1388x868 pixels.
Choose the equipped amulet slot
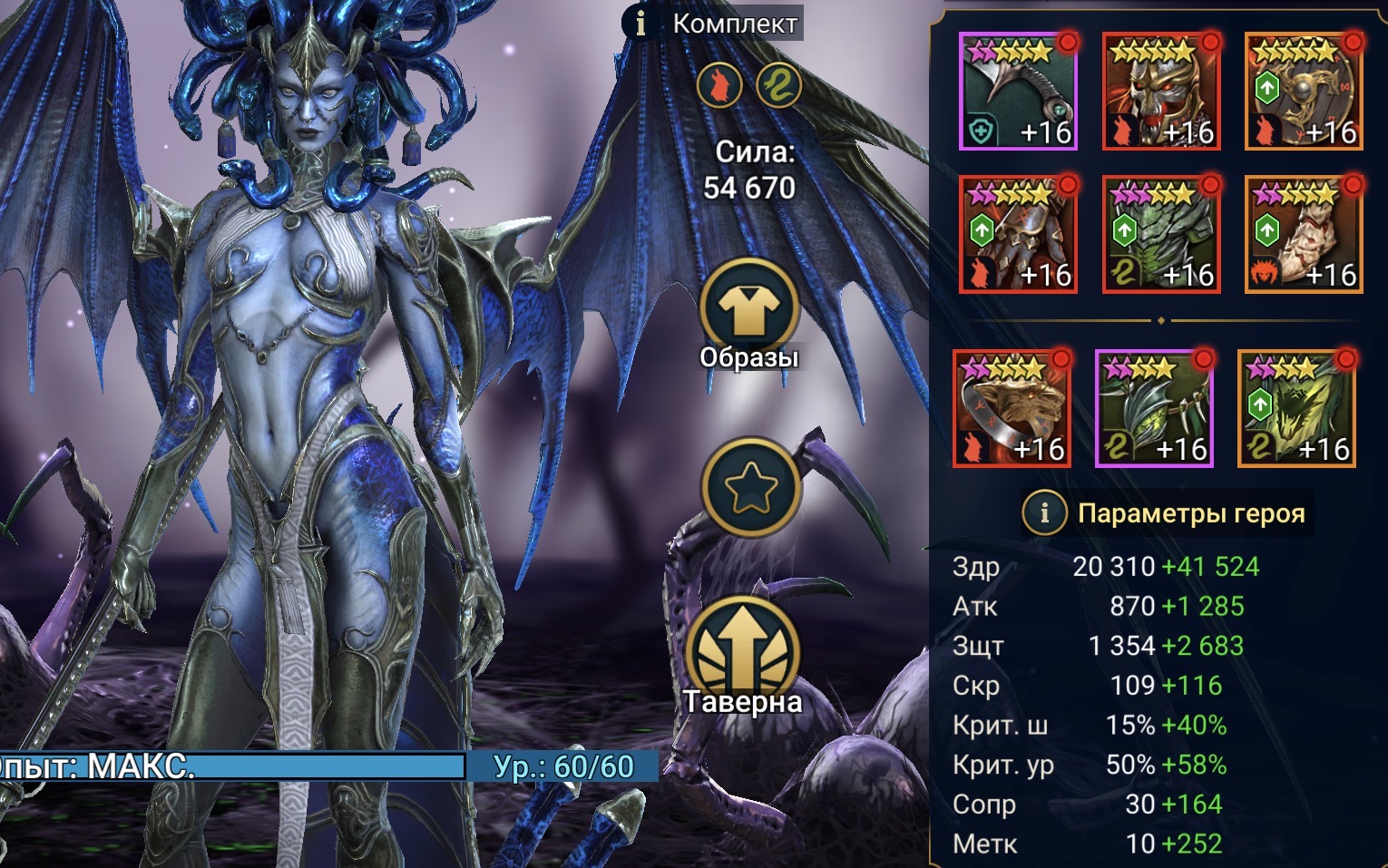pyautogui.click(x=1154, y=408)
